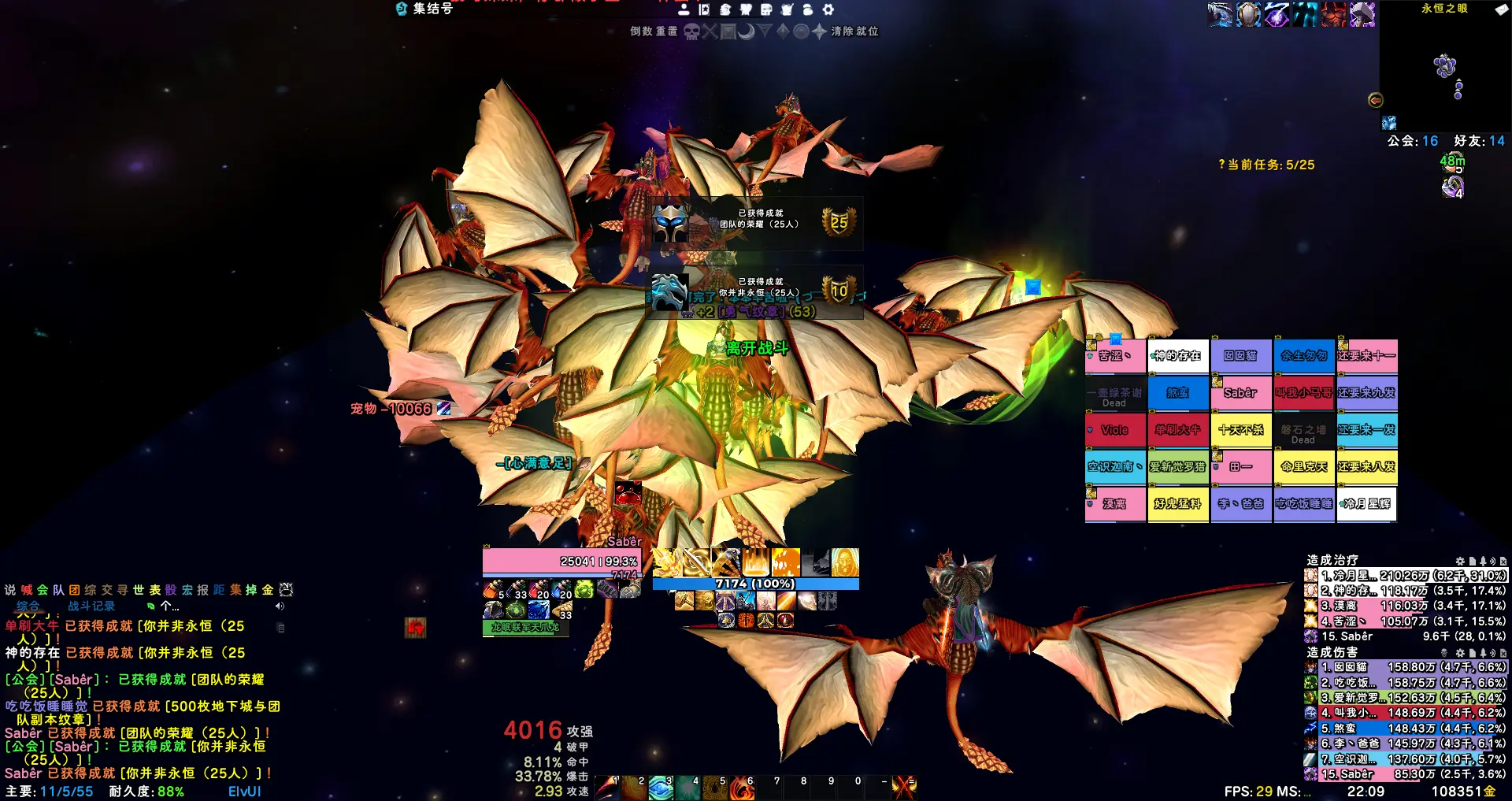Click the 冷月星辉 raid frame
This screenshot has width=1512, height=801.
click(1366, 504)
